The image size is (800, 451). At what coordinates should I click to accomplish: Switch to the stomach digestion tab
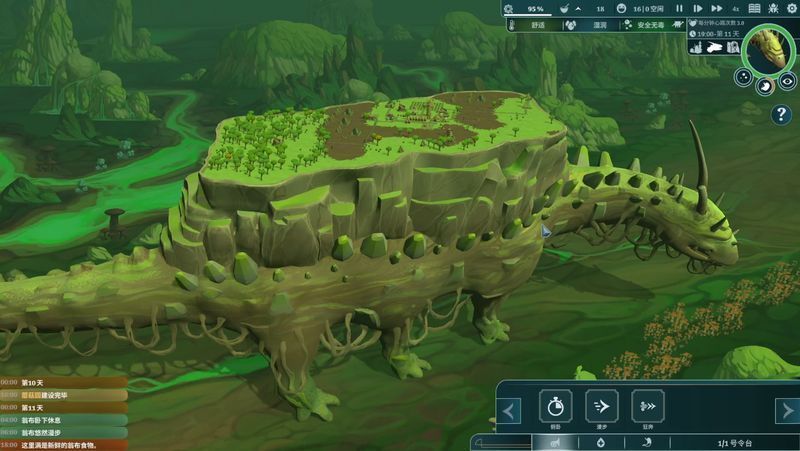[646, 442]
